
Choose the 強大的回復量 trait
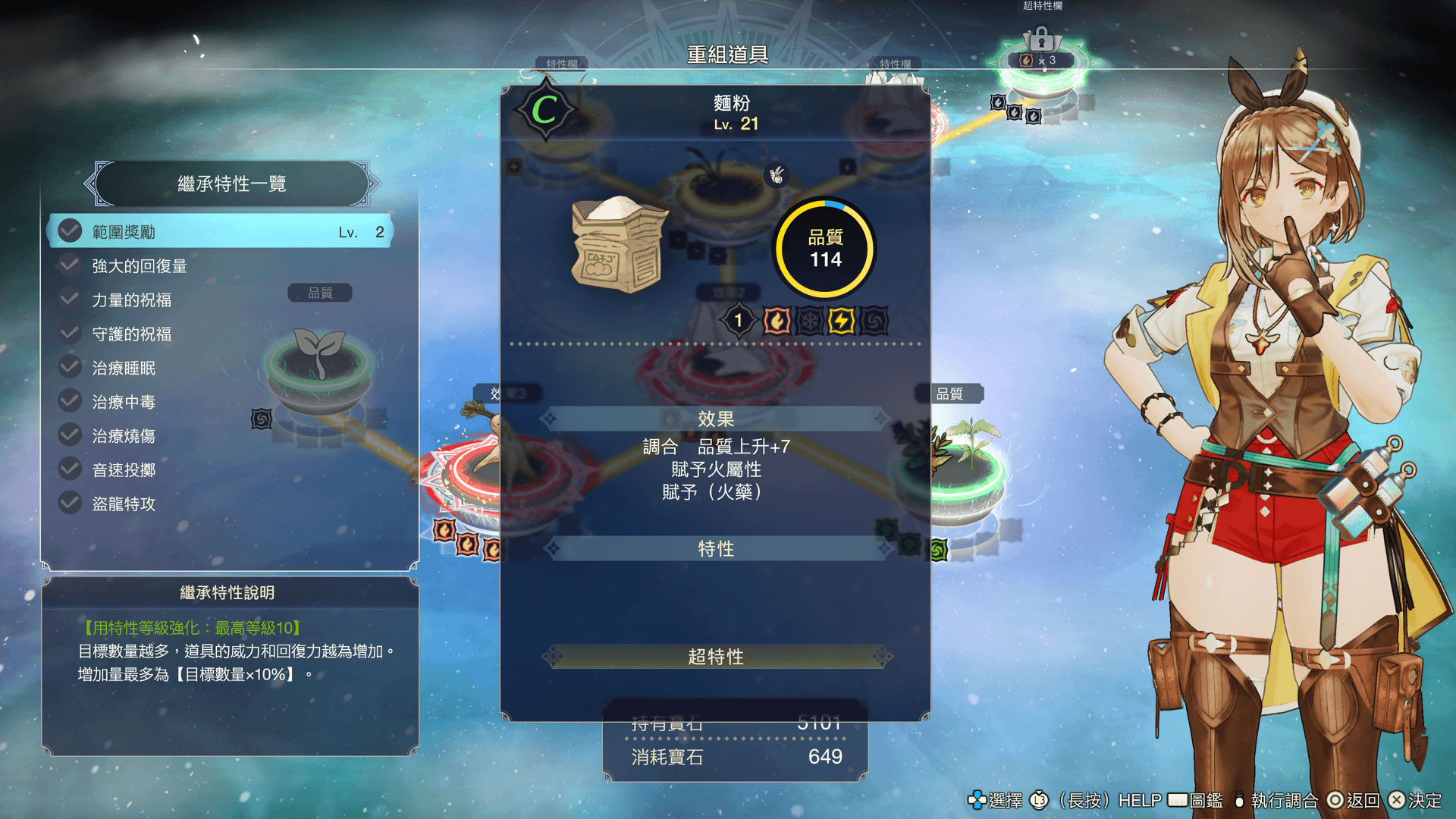(220, 266)
